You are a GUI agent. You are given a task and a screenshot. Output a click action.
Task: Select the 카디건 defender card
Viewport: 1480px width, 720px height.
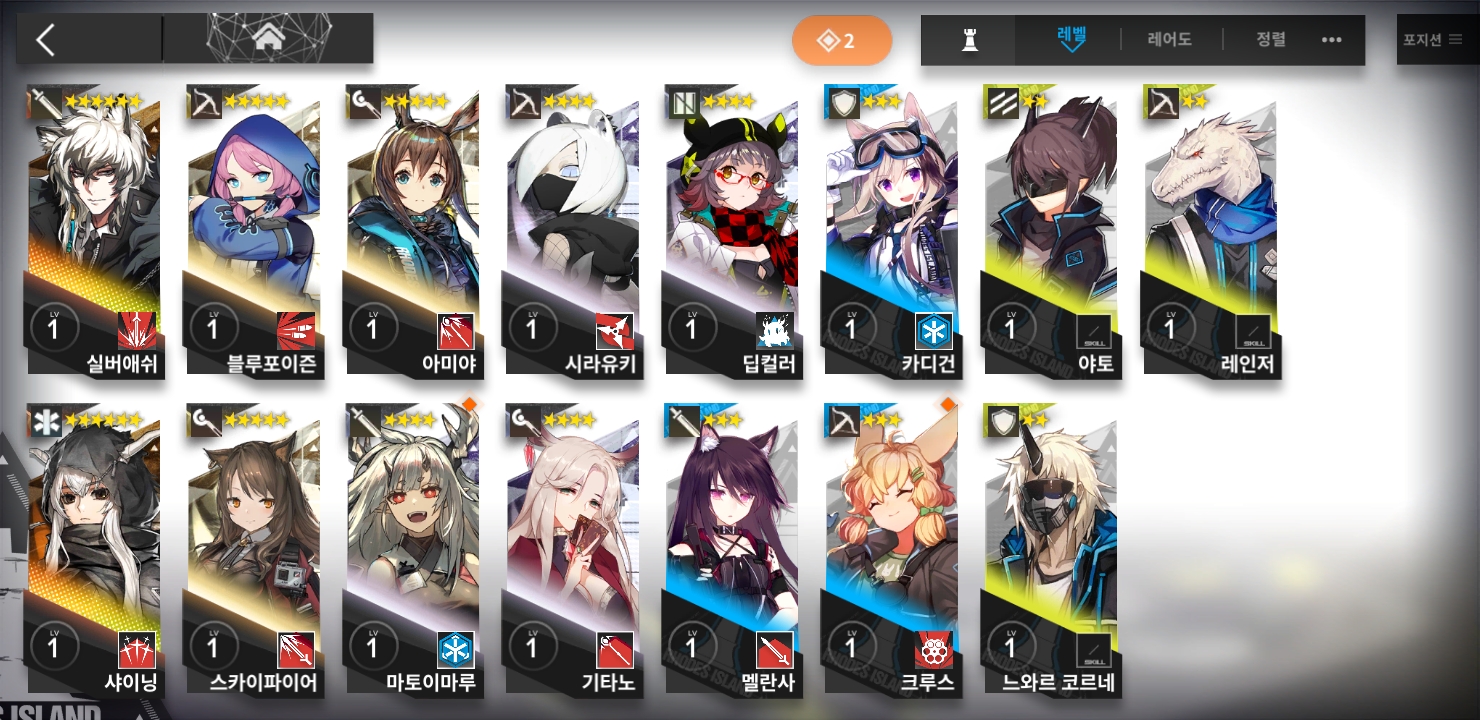coord(891,230)
